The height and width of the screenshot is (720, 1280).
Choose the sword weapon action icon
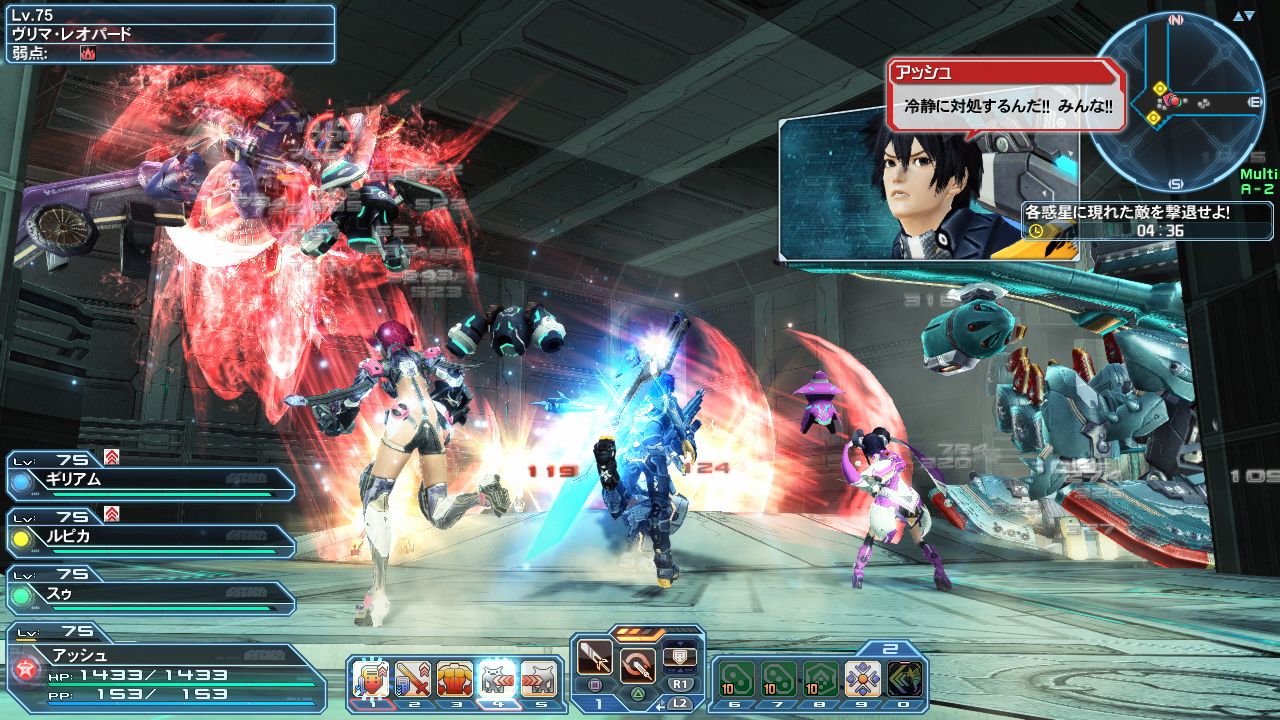point(595,660)
